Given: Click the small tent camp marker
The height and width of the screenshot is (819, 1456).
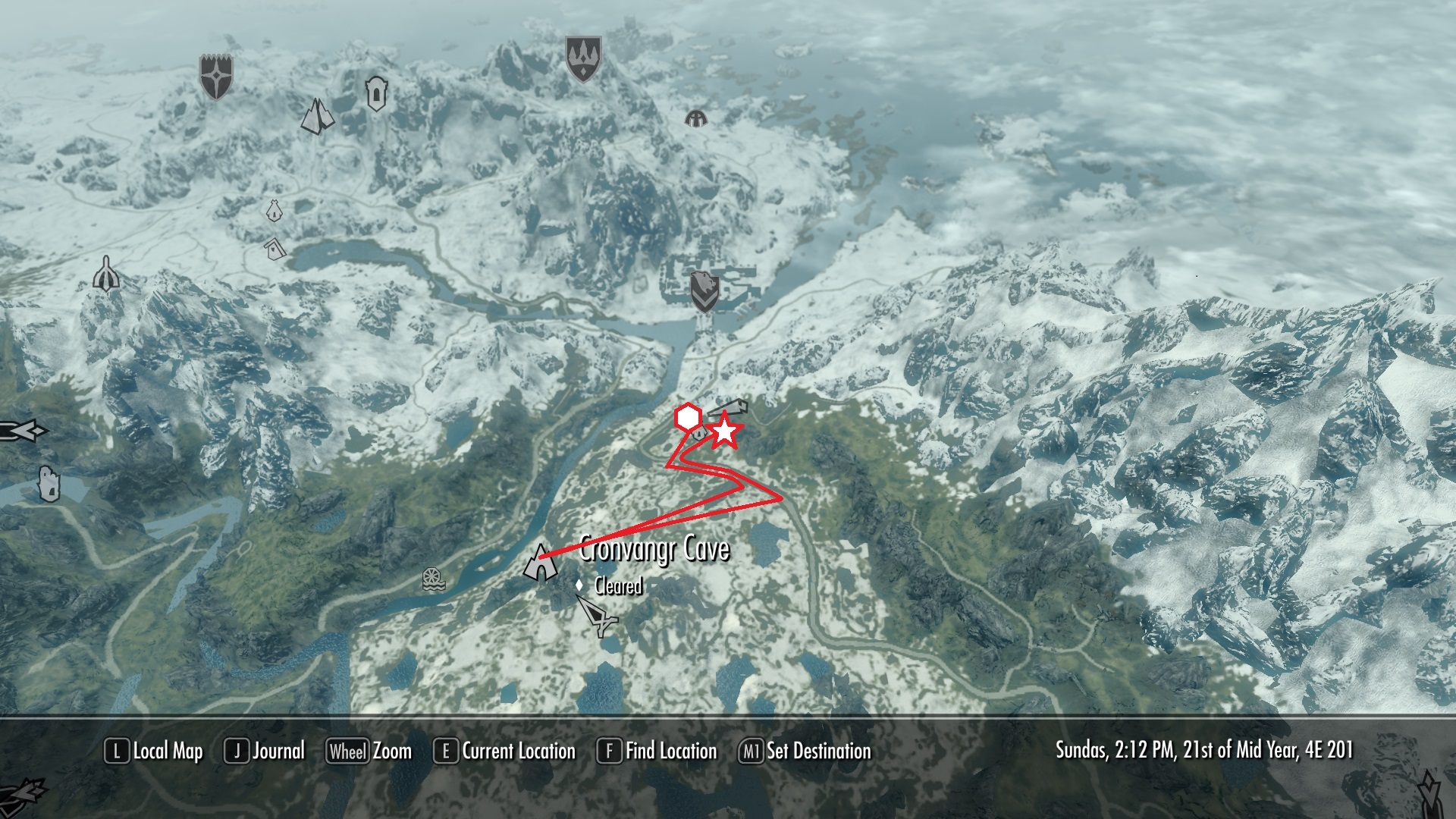Looking at the screenshot, I should (x=274, y=210).
